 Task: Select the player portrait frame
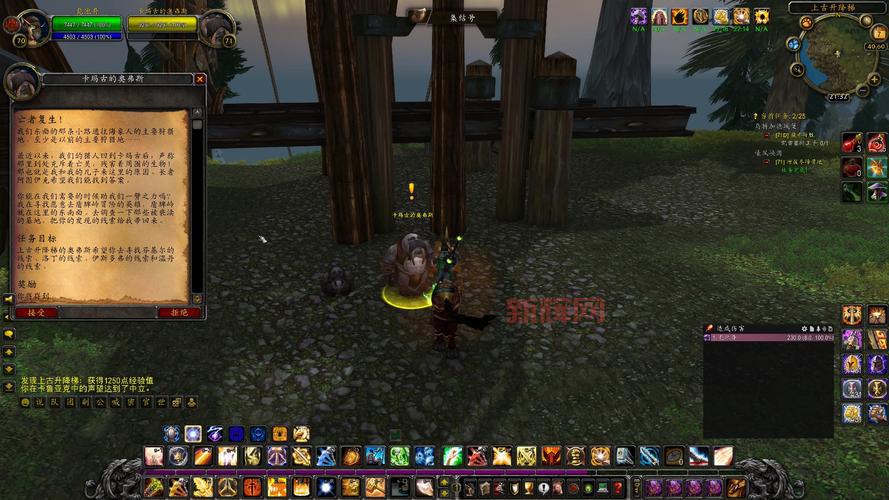(33, 28)
